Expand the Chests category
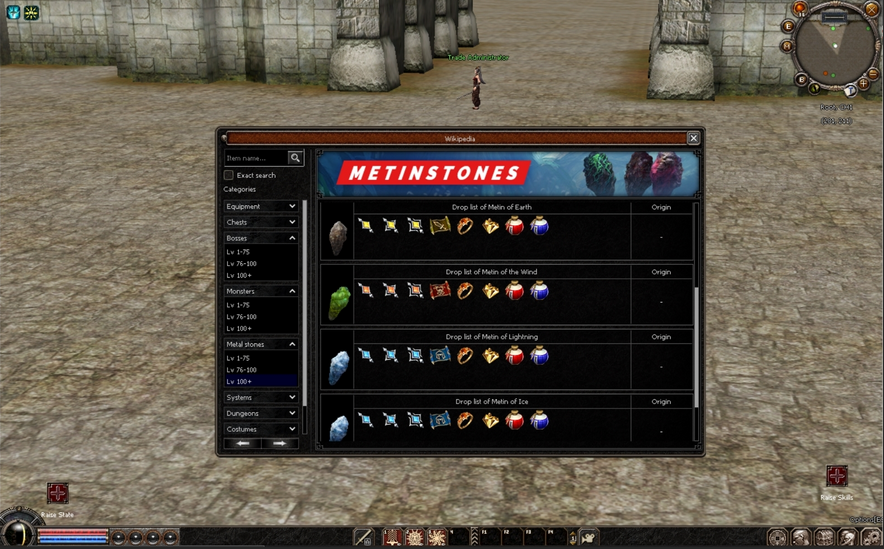 click(260, 222)
